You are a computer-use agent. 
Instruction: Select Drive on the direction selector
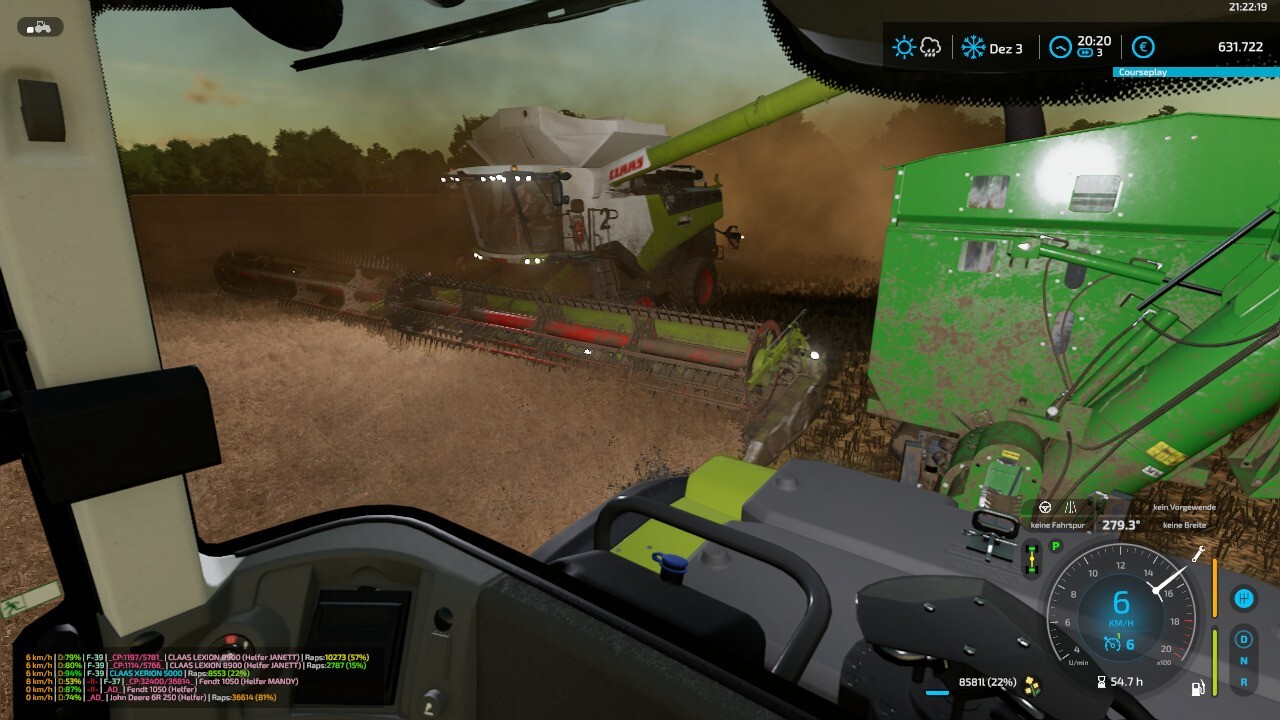(1244, 639)
